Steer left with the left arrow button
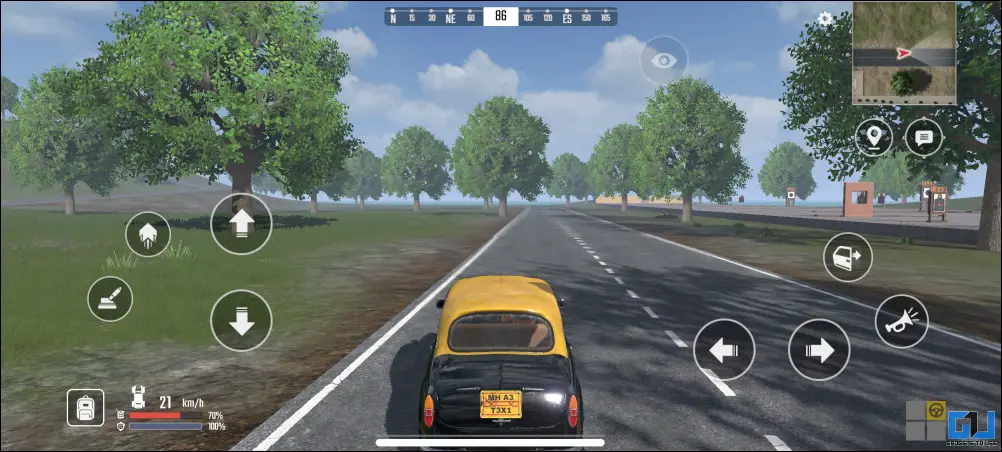This screenshot has width=1002, height=452. [x=723, y=350]
